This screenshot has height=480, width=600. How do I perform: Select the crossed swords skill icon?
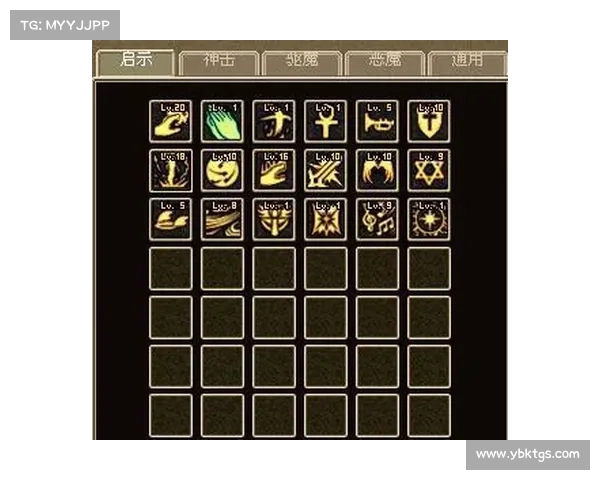click(325, 171)
